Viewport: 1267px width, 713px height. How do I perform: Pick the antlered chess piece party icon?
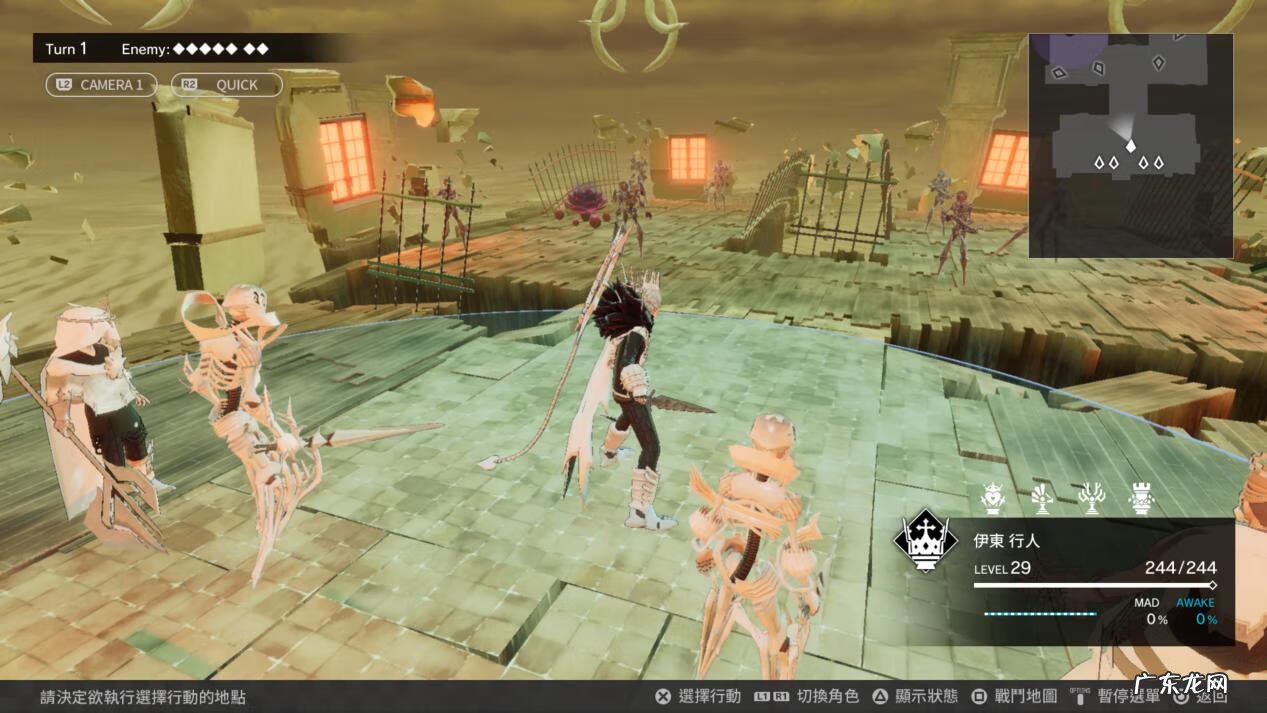(x=1091, y=497)
